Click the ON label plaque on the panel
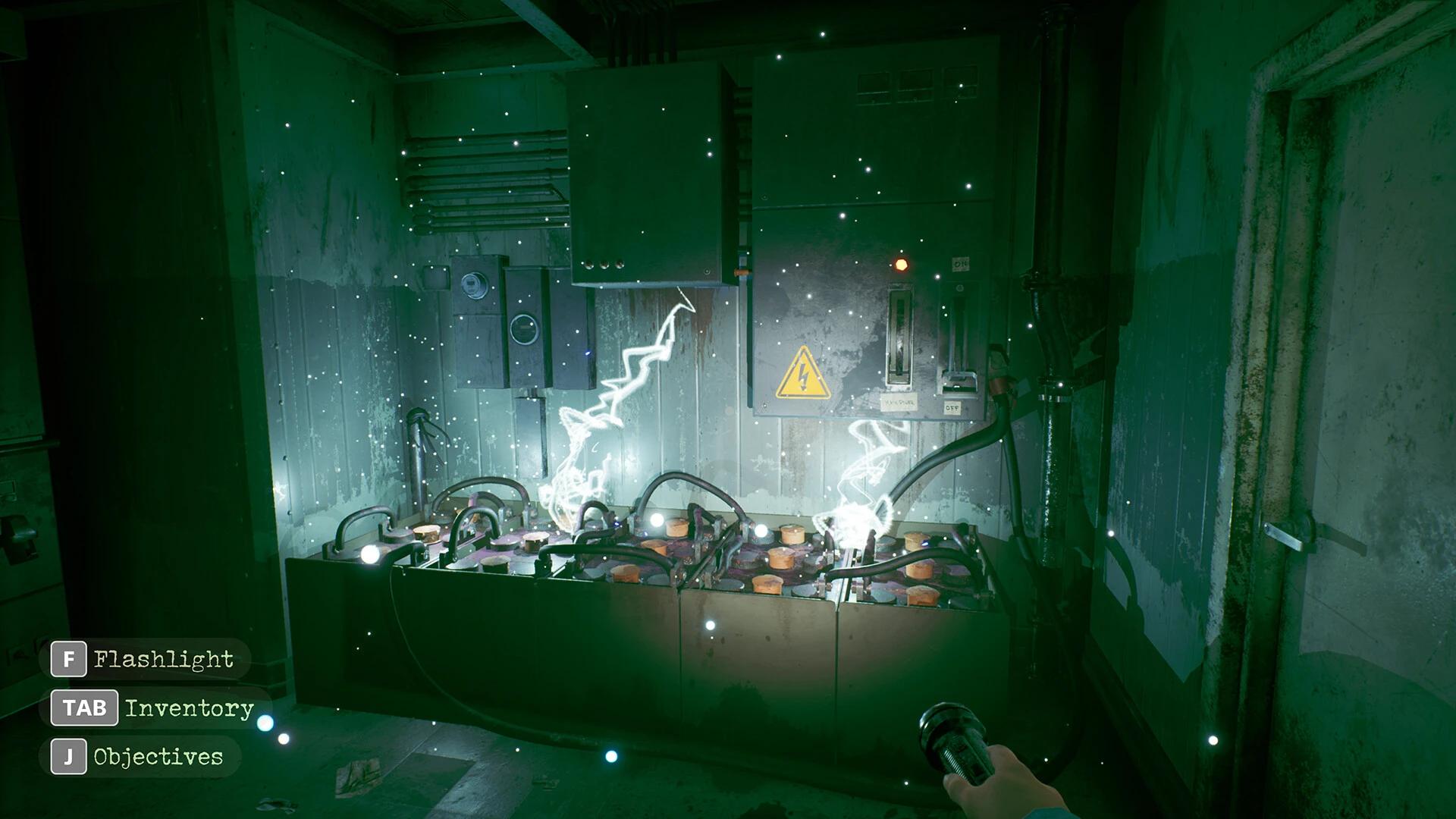This screenshot has width=1456, height=819. click(x=961, y=264)
